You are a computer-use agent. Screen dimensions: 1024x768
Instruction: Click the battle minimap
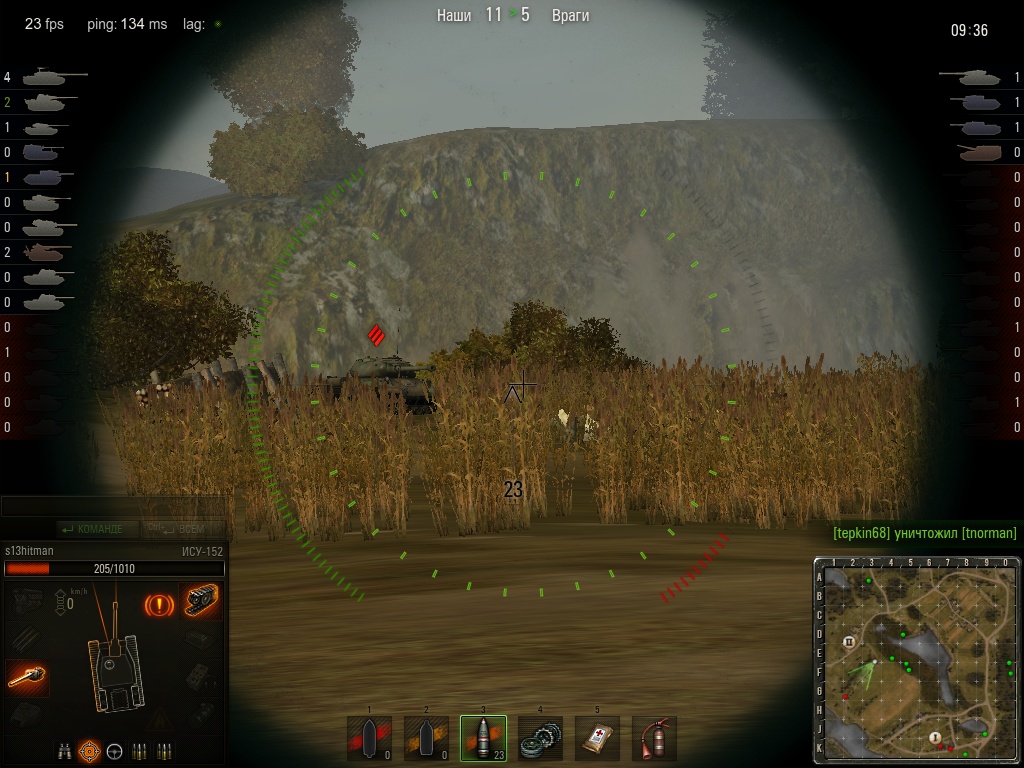[x=915, y=661]
